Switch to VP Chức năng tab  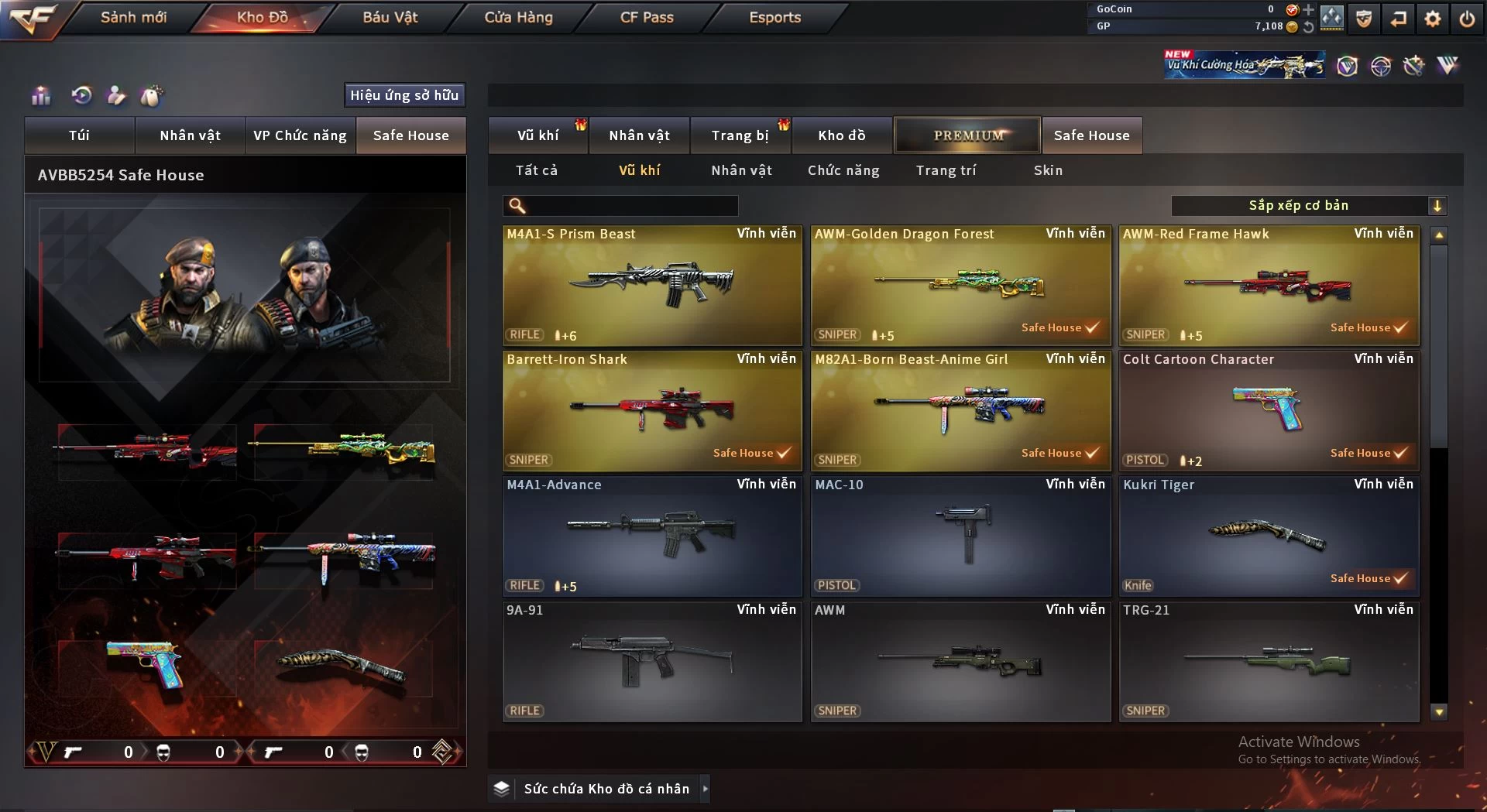tap(300, 135)
